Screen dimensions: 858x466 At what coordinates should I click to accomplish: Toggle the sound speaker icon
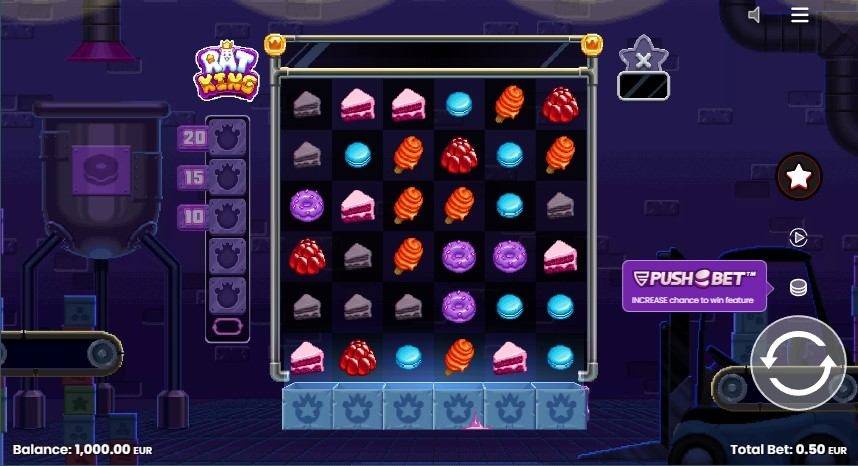click(755, 15)
